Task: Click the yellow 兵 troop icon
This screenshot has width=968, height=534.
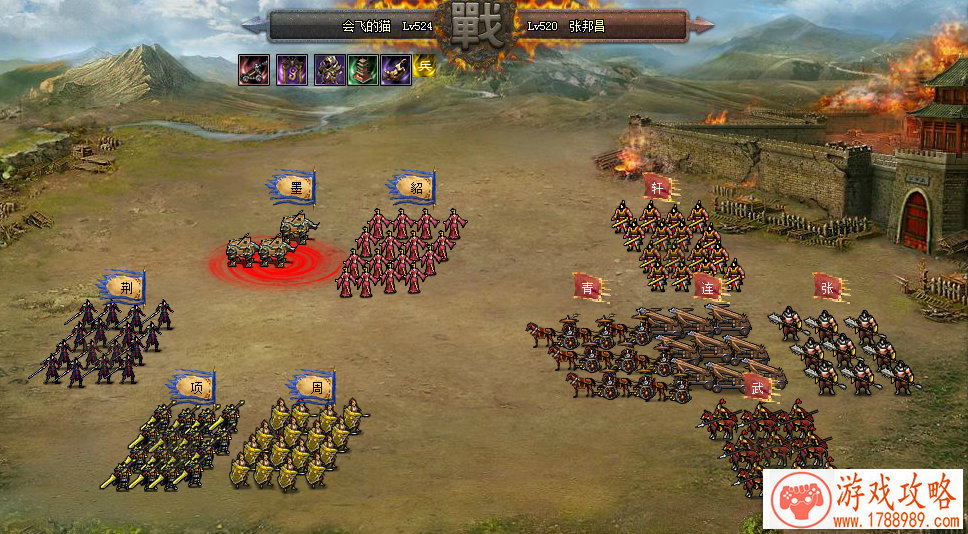Action: (425, 67)
